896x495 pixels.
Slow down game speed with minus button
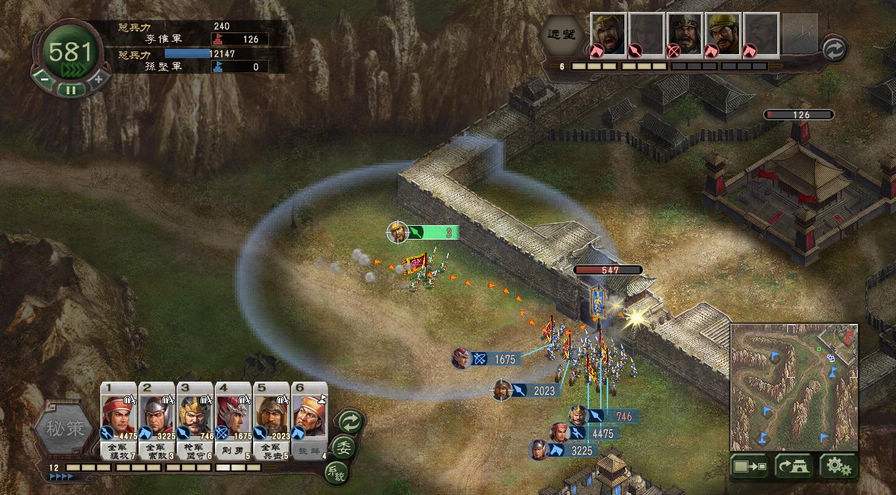point(43,77)
